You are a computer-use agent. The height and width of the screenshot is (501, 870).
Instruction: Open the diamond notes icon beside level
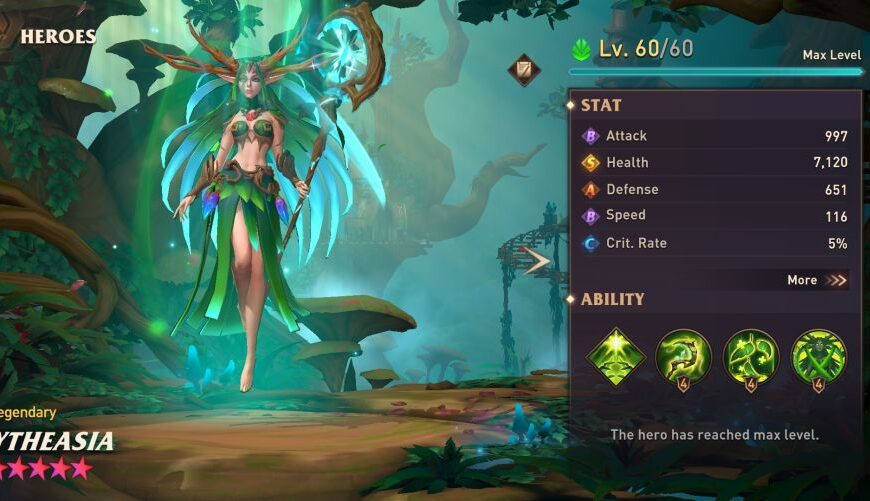522,70
